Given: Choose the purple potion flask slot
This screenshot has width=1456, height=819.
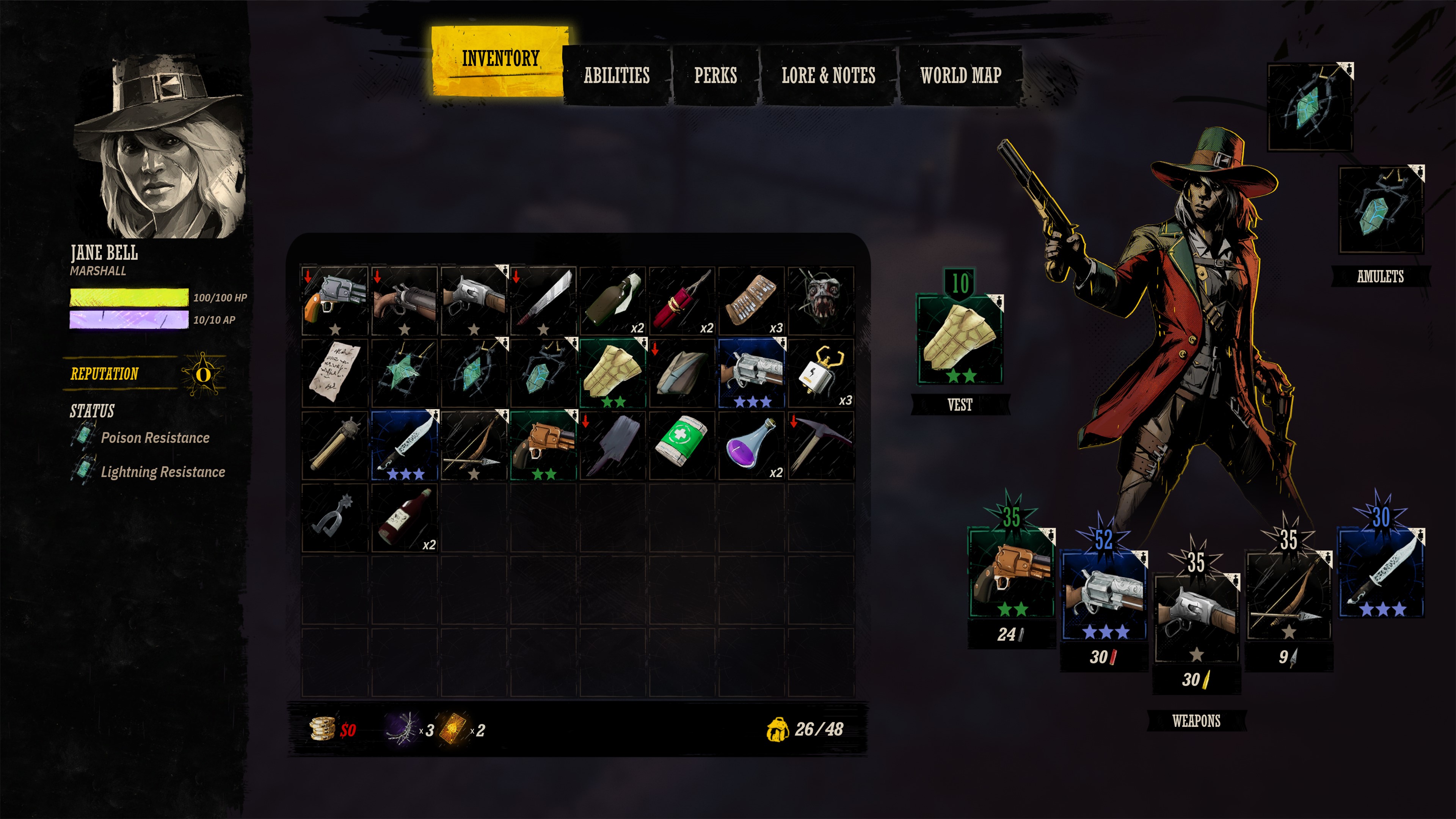Looking at the screenshot, I should 751,445.
